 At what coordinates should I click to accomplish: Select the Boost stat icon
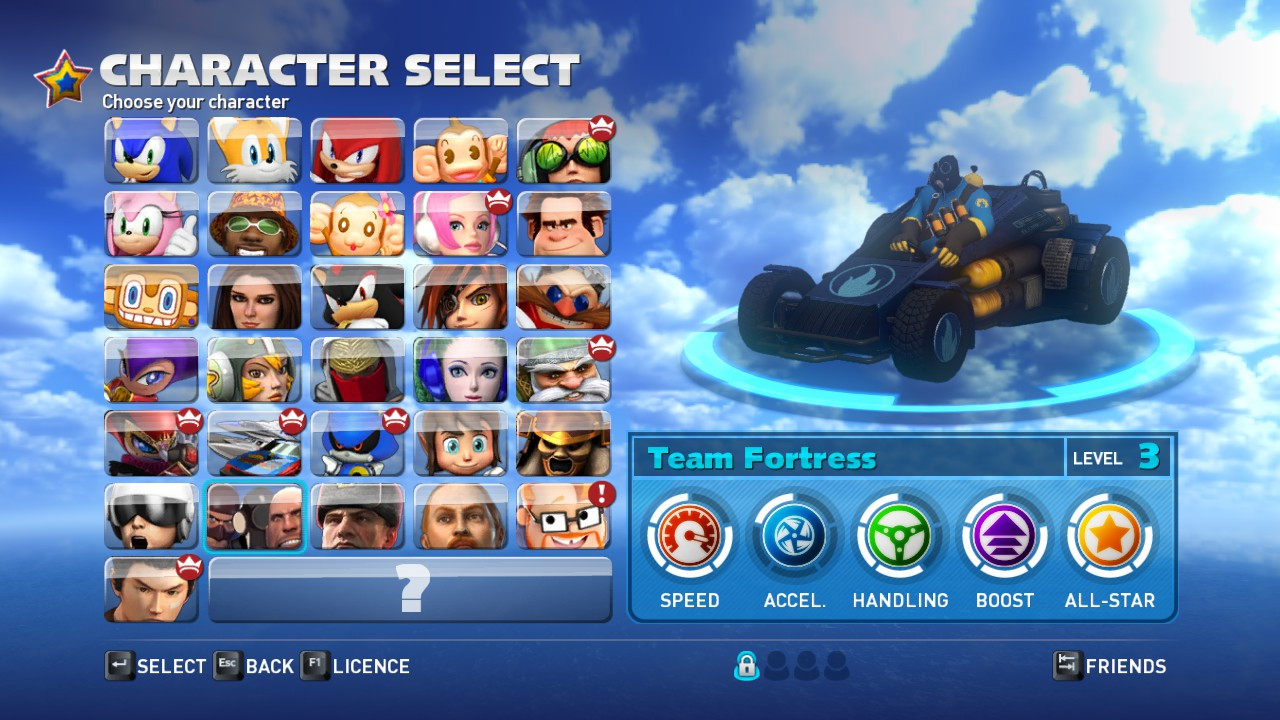tap(1003, 535)
